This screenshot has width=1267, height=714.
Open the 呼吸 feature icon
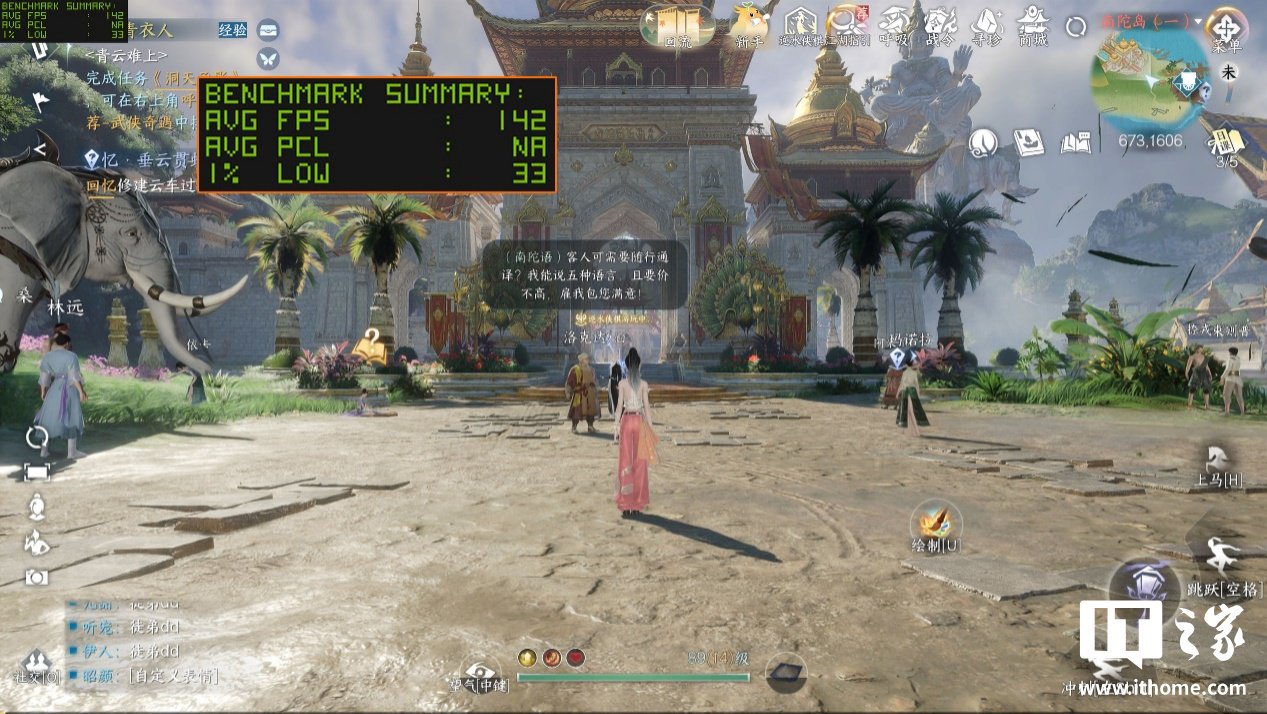894,23
